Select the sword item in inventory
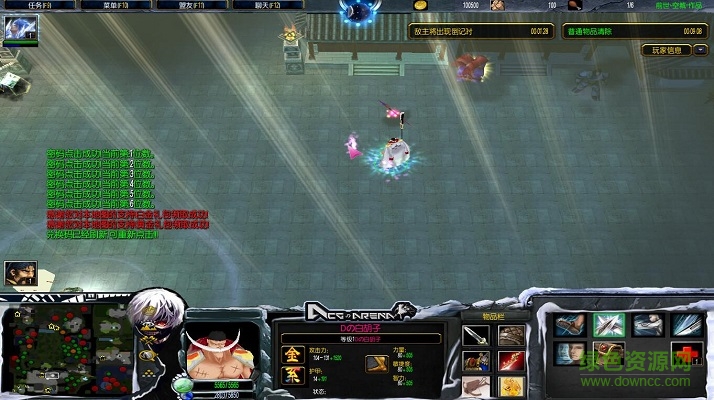The image size is (714, 400). click(476, 336)
